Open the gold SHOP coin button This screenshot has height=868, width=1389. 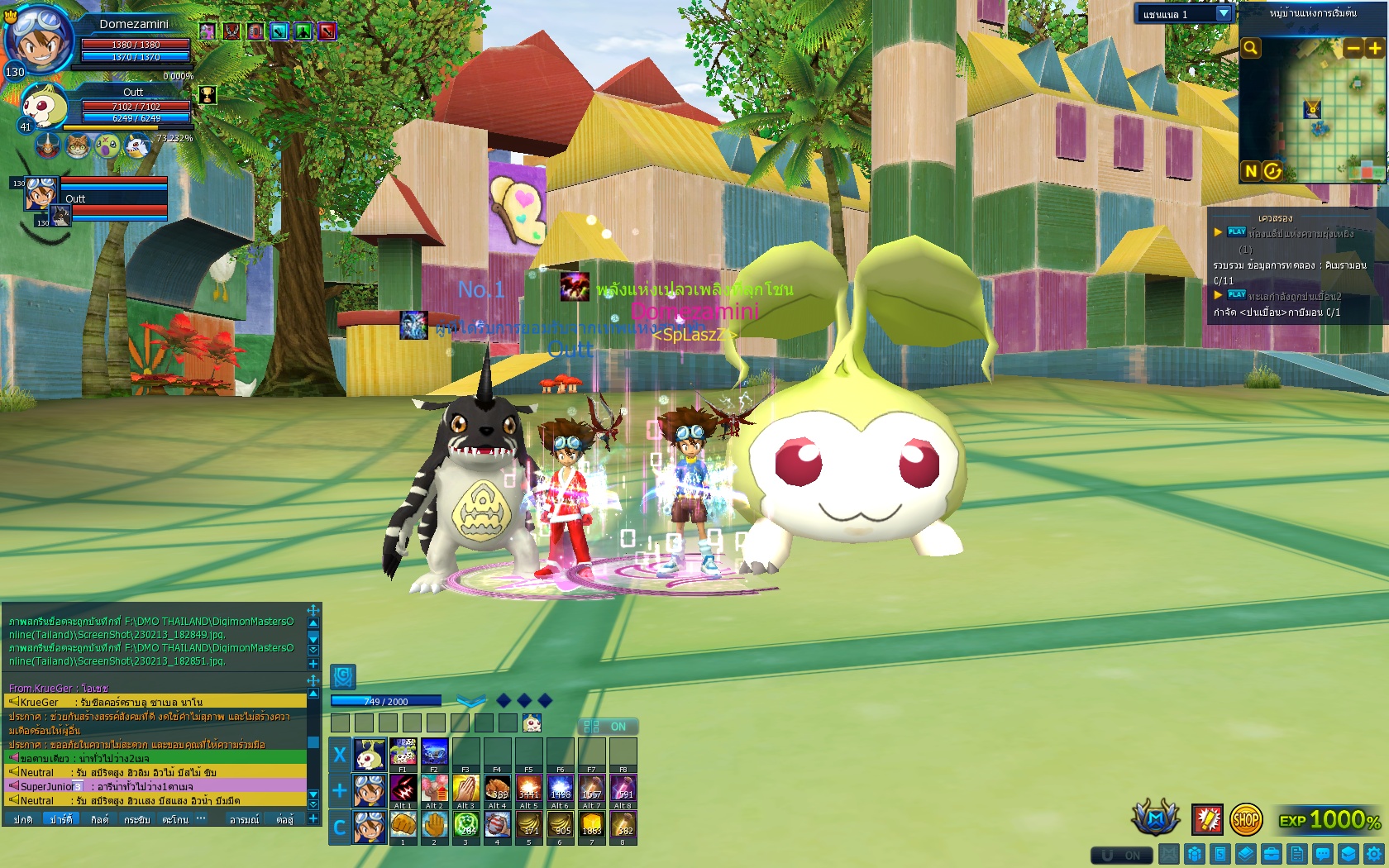point(1246,819)
